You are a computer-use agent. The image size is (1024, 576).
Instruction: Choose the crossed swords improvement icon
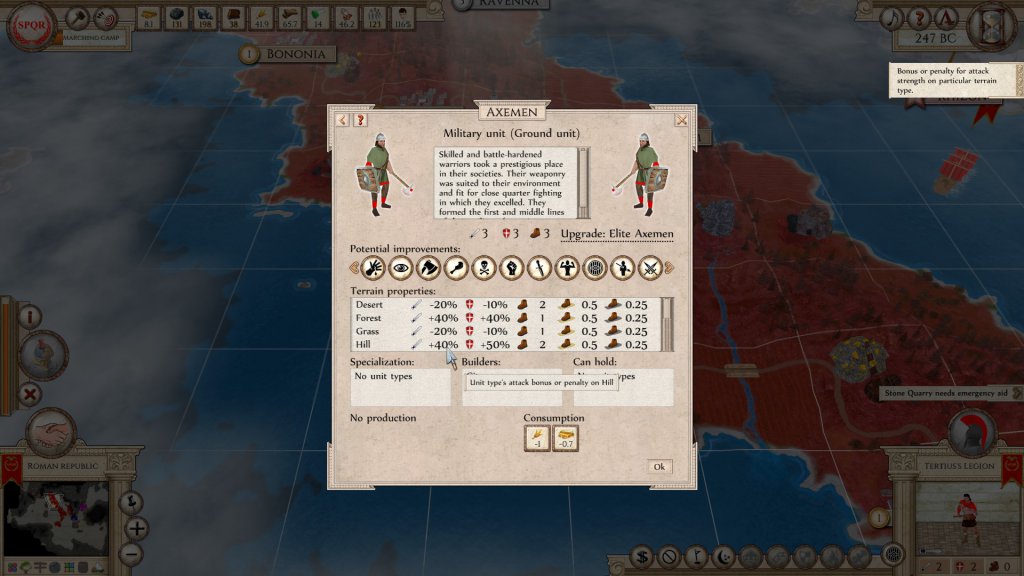pos(649,267)
